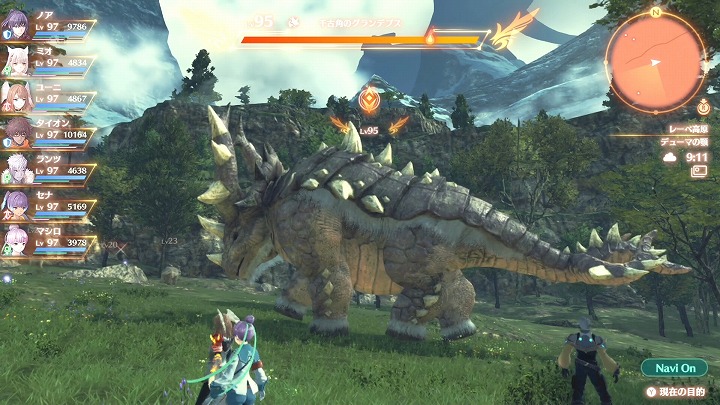The image size is (720, 405).
Task: Toggle the Navi On button
Action: tap(674, 368)
